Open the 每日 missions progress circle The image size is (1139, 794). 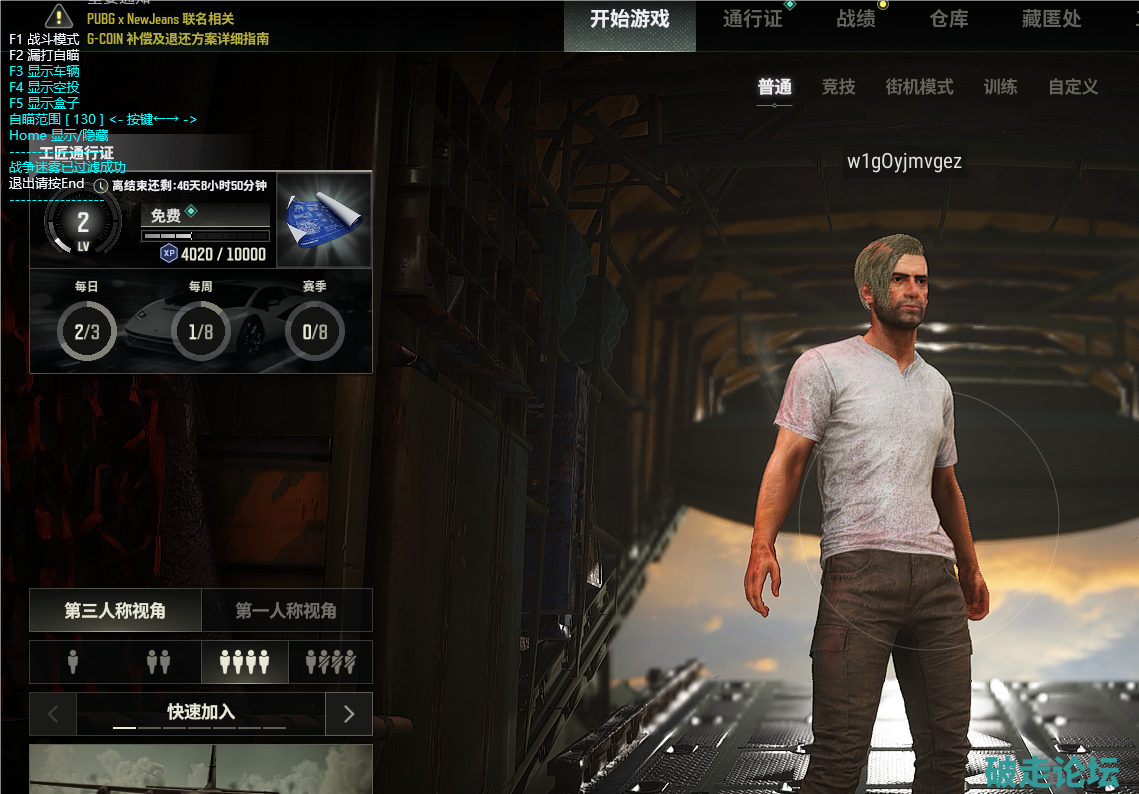point(87,331)
